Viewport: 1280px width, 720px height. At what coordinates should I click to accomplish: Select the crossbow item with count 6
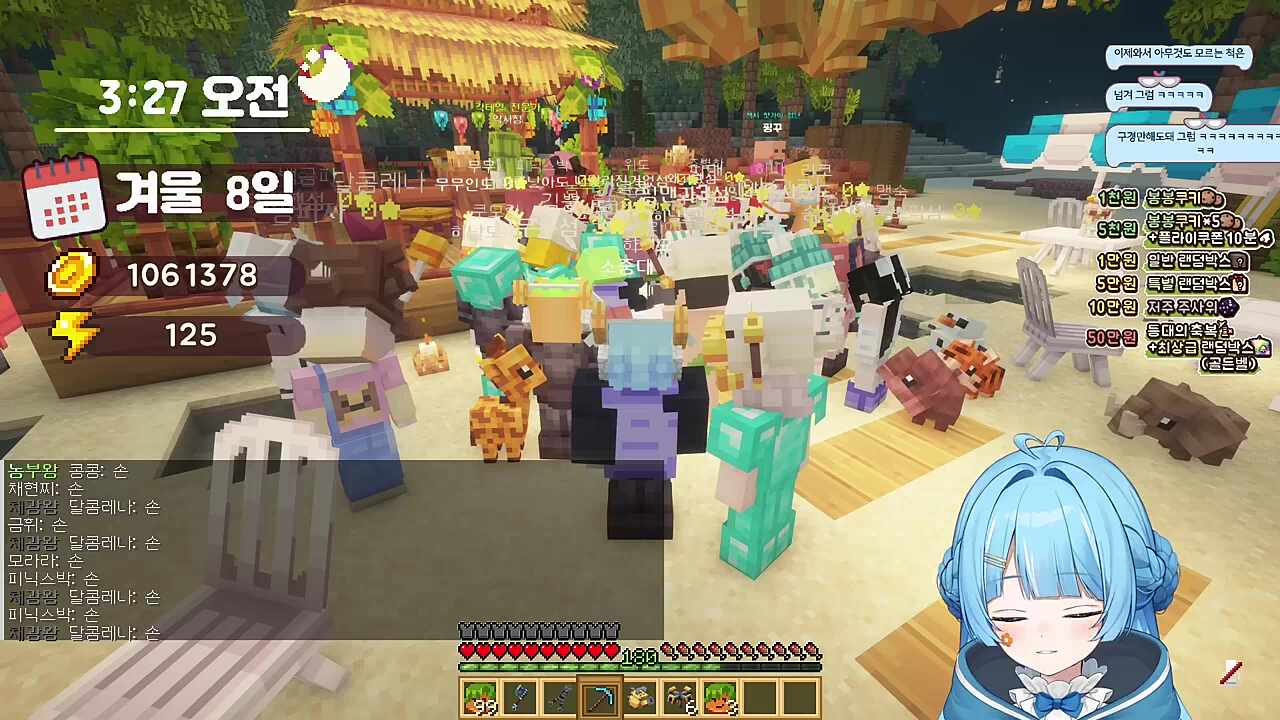tap(680, 695)
